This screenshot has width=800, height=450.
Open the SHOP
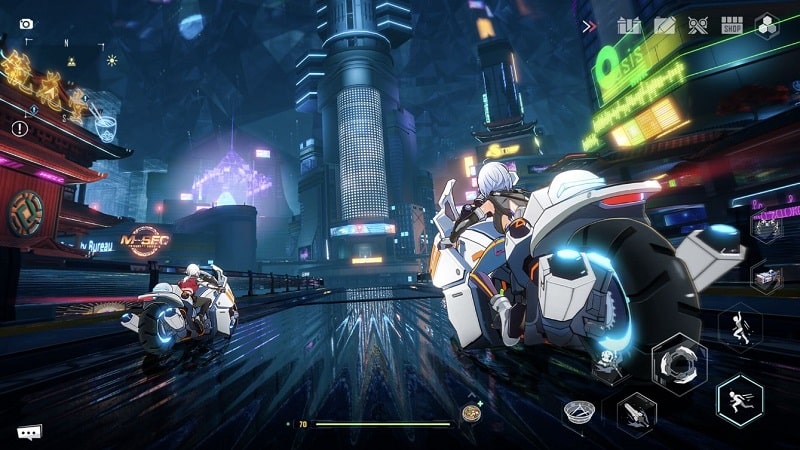tap(733, 26)
